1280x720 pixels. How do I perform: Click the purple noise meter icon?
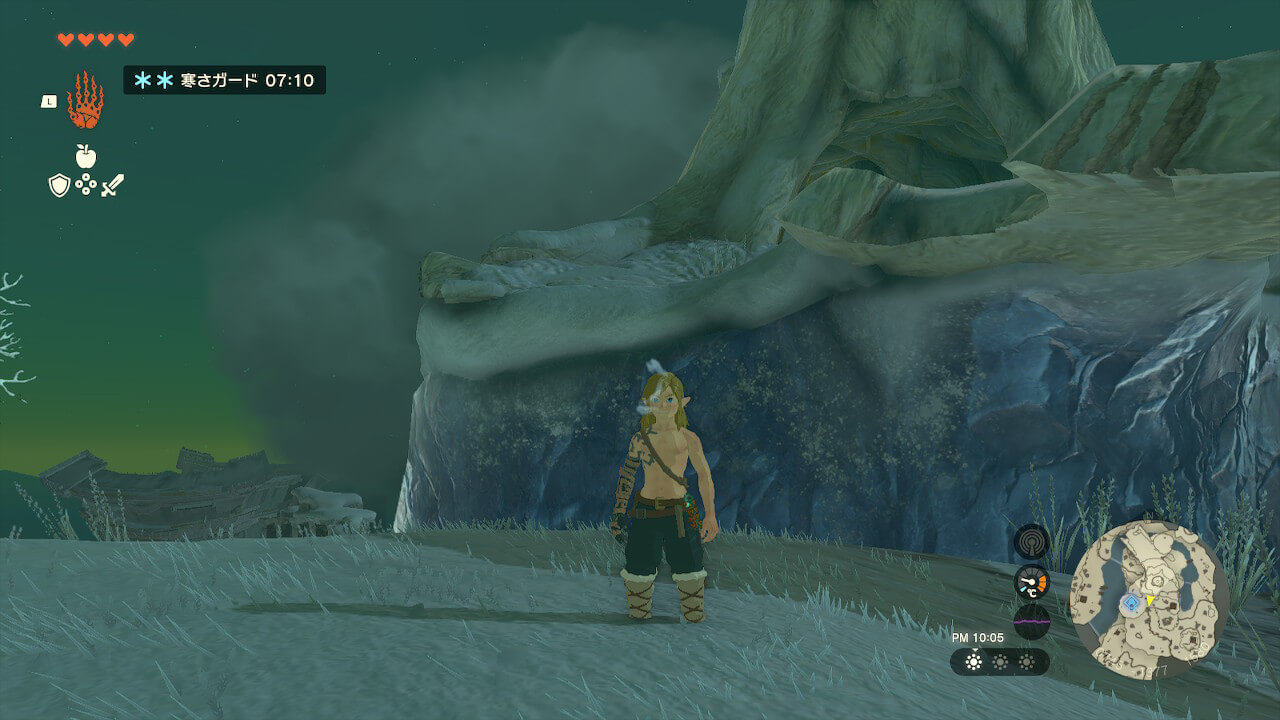1031,620
